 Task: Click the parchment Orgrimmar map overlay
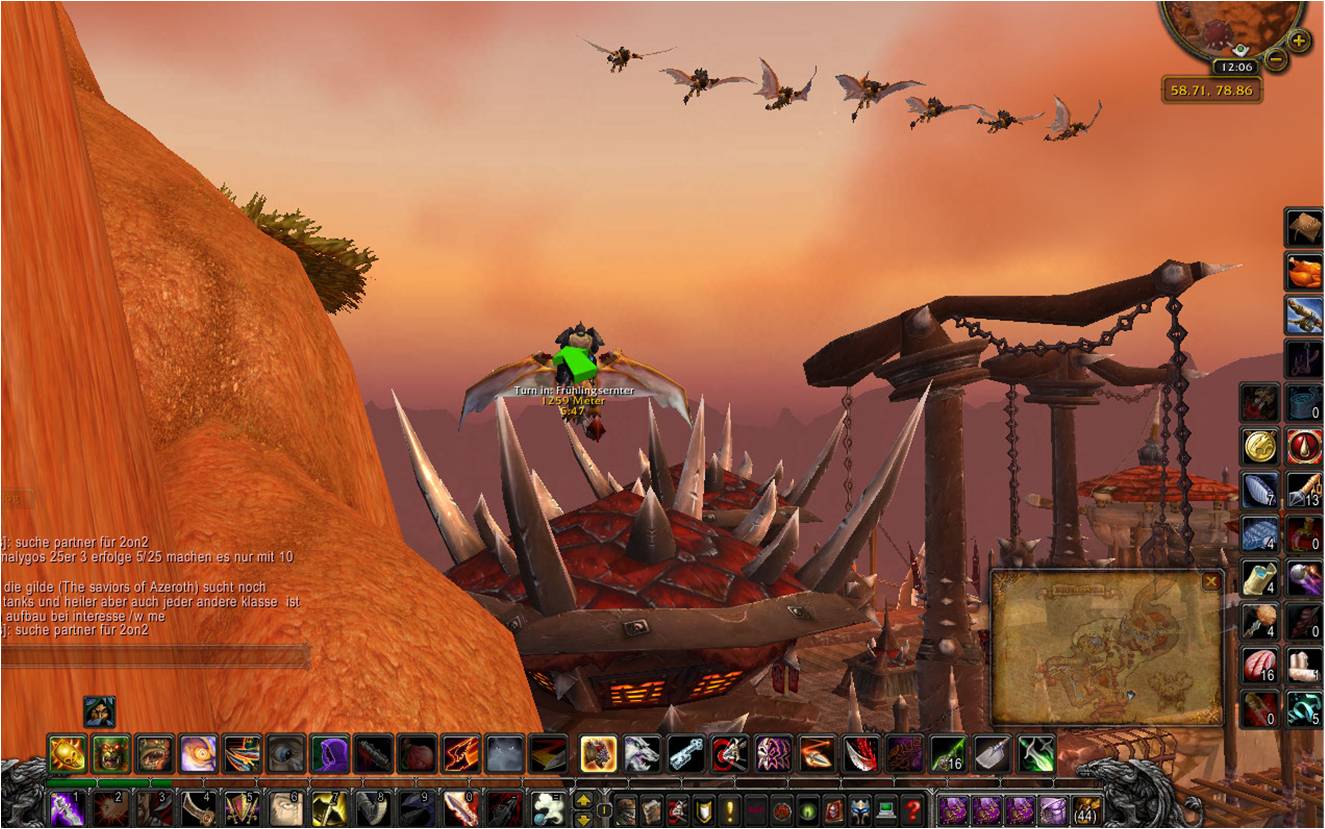pyautogui.click(x=1105, y=650)
